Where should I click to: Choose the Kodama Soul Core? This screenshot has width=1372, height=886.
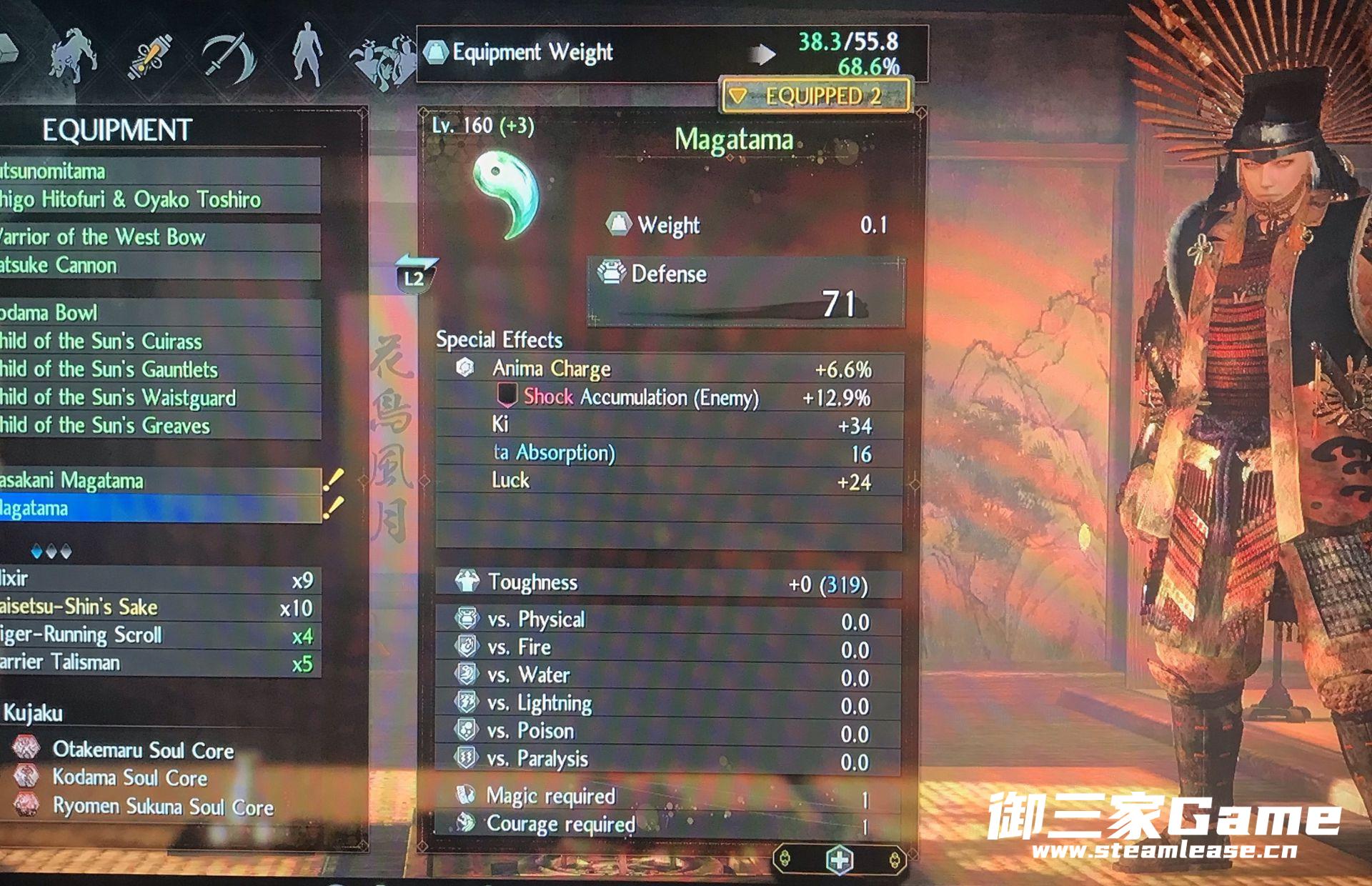click(129, 778)
